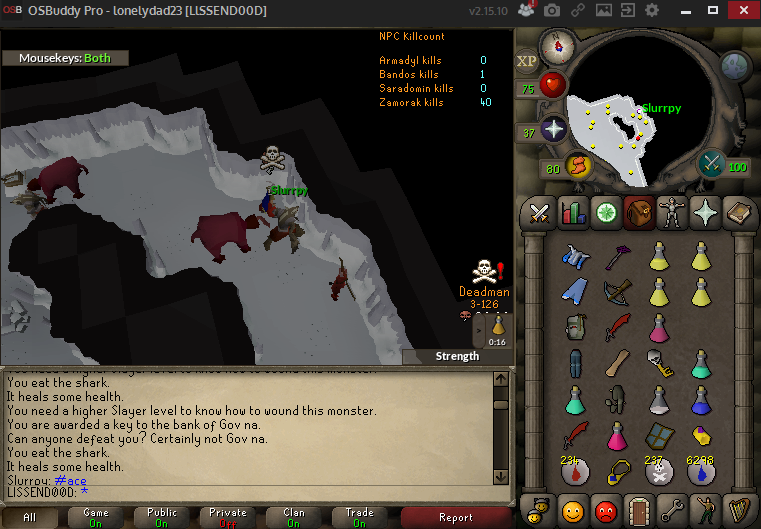Viewport: 761px width, 529px height.
Task: Select the Private chat filter tab
Action: coord(225,517)
